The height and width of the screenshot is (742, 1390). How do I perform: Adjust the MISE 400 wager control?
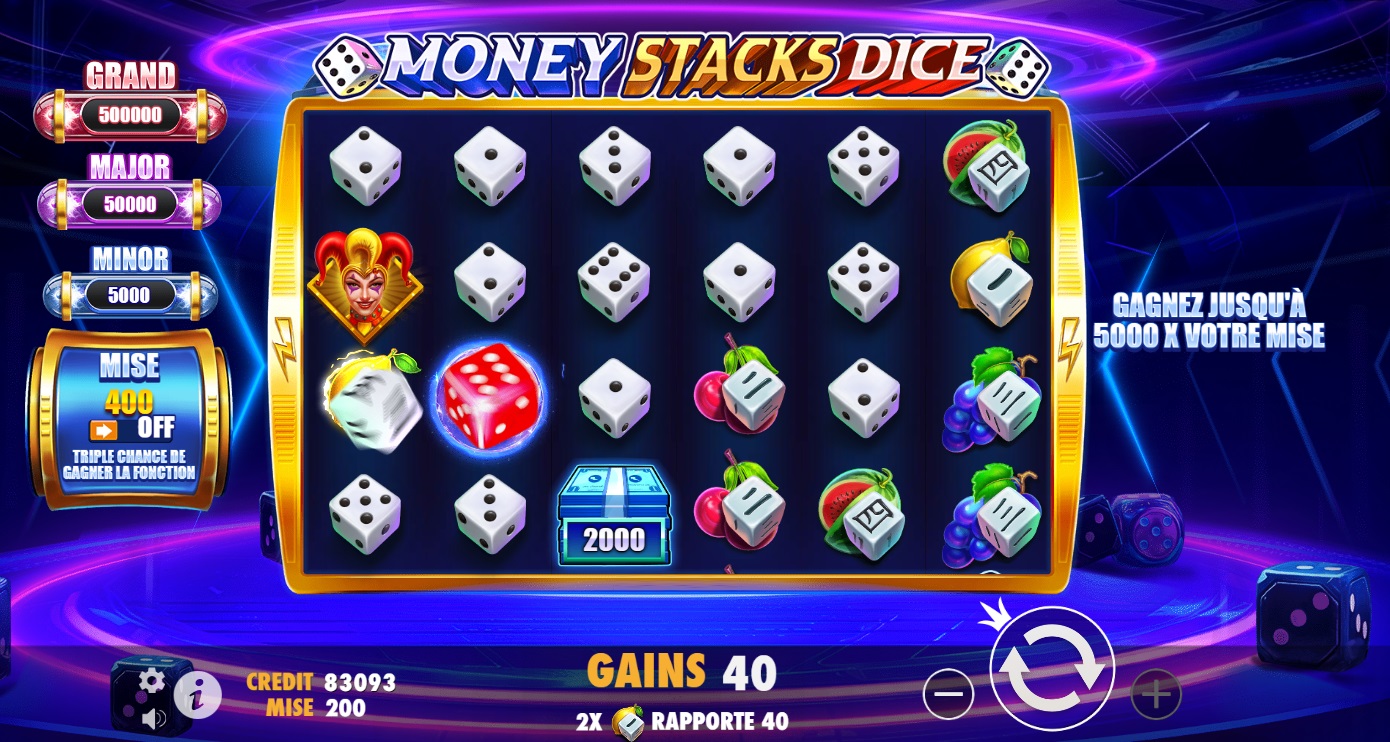[x=131, y=402]
